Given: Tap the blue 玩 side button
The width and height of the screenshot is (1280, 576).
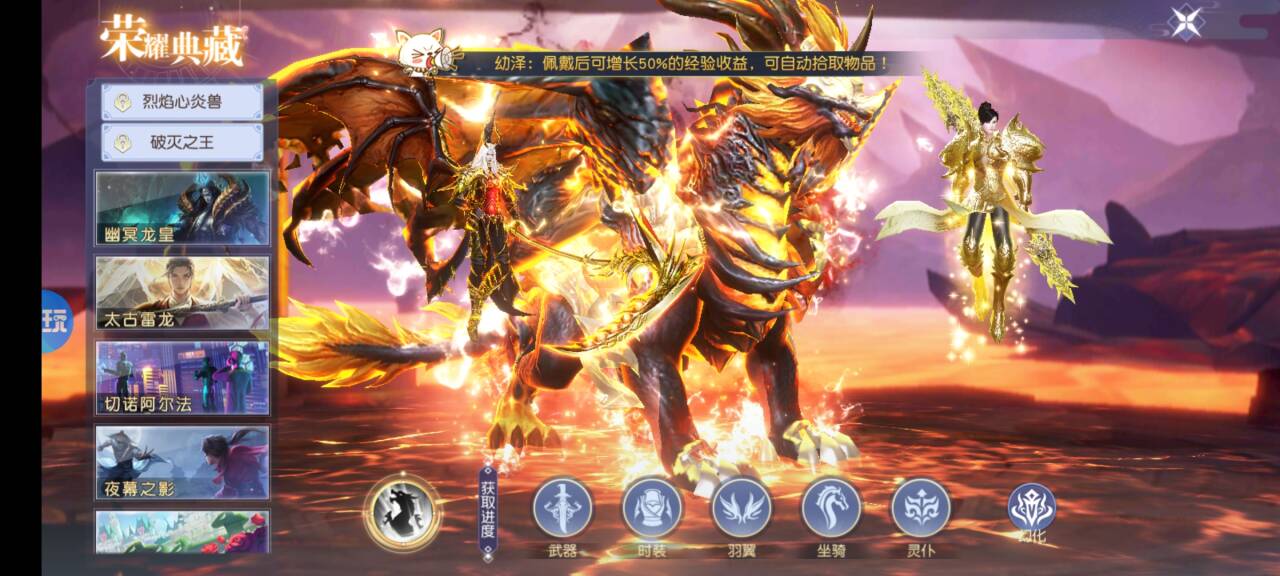Looking at the screenshot, I should click(x=56, y=321).
